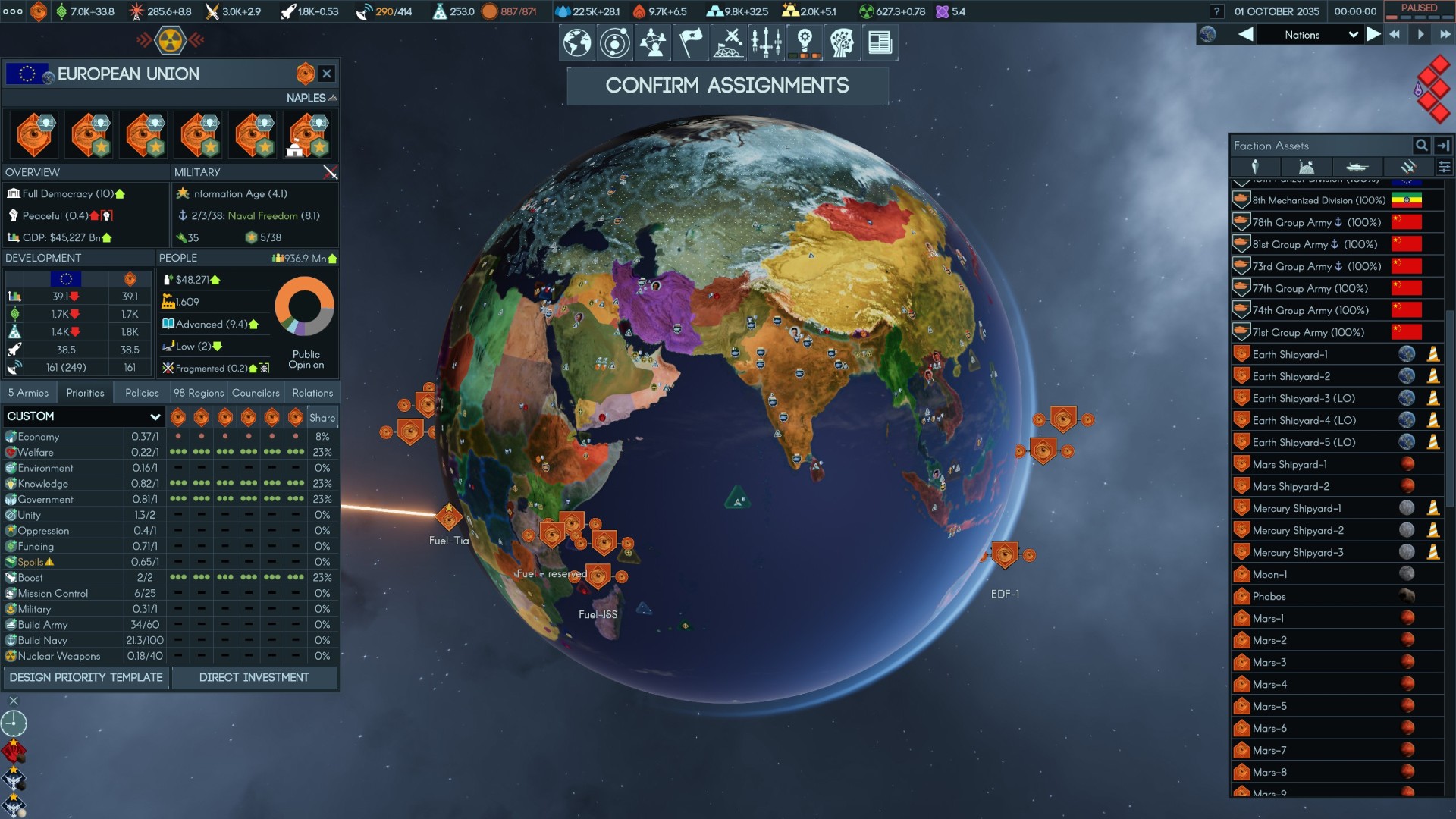
Task: Confirm the councilor assignments
Action: coord(726,86)
